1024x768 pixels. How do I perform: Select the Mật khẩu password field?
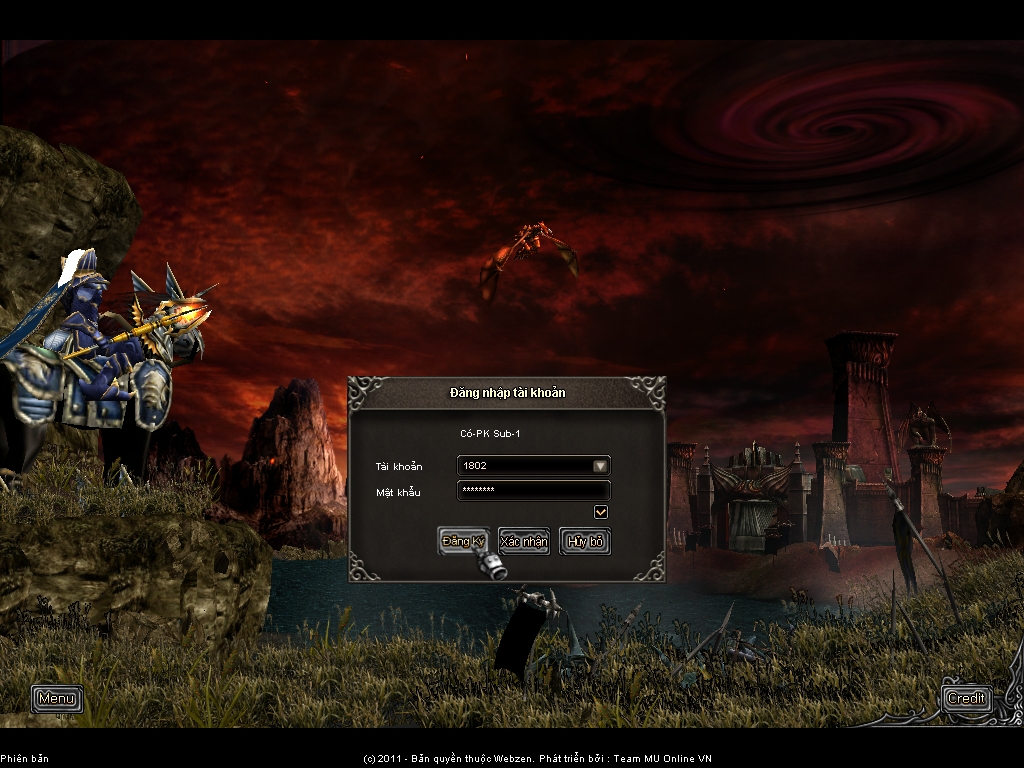click(x=533, y=491)
